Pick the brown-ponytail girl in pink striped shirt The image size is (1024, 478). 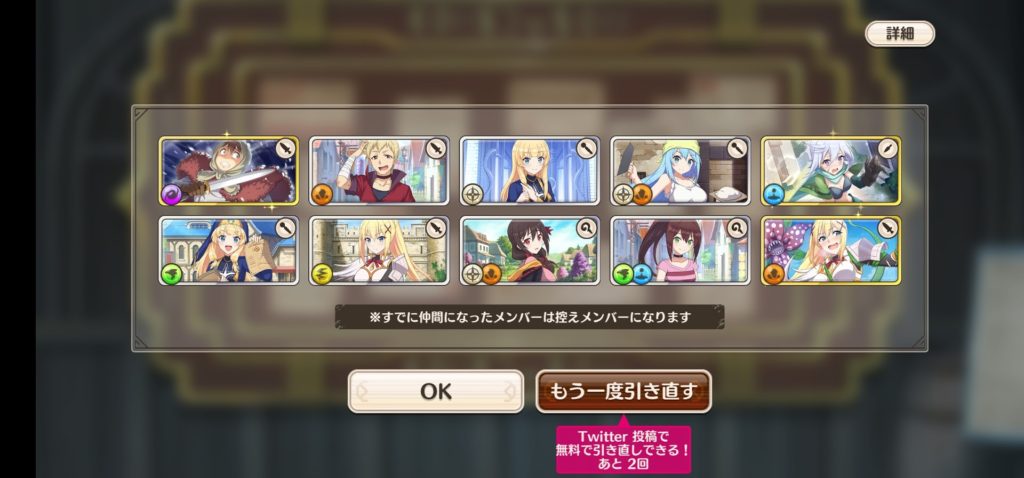click(x=680, y=250)
